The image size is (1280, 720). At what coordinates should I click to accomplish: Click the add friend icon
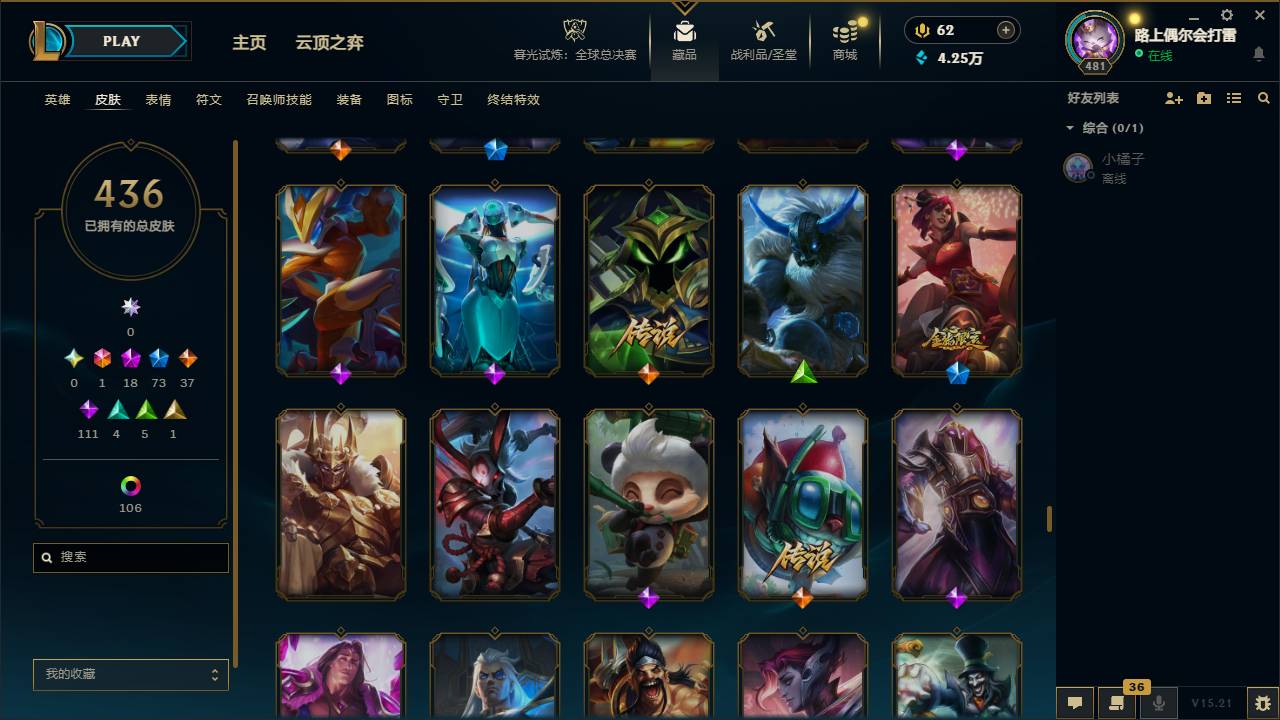(1173, 97)
